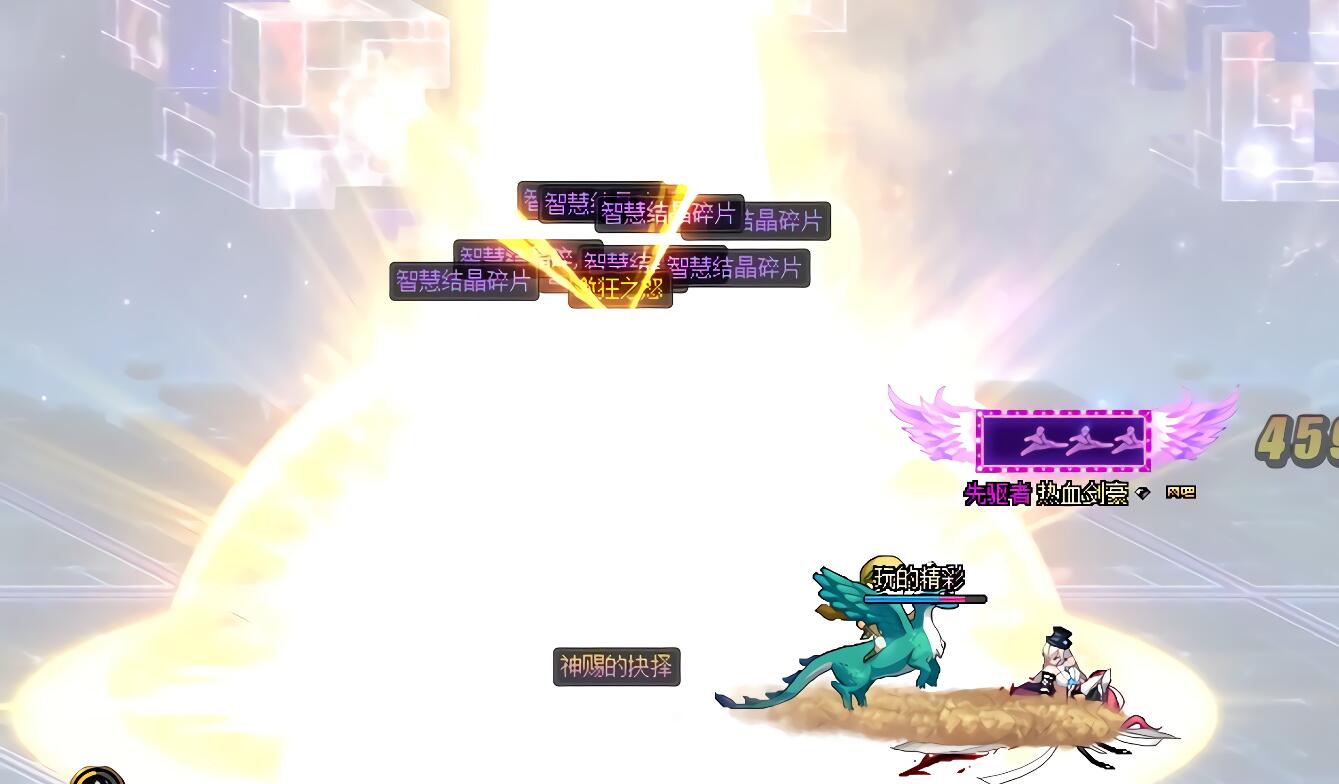Pick up the 疯狂之怒 item drop
Viewport: 1339px width, 784px height.
tap(620, 290)
